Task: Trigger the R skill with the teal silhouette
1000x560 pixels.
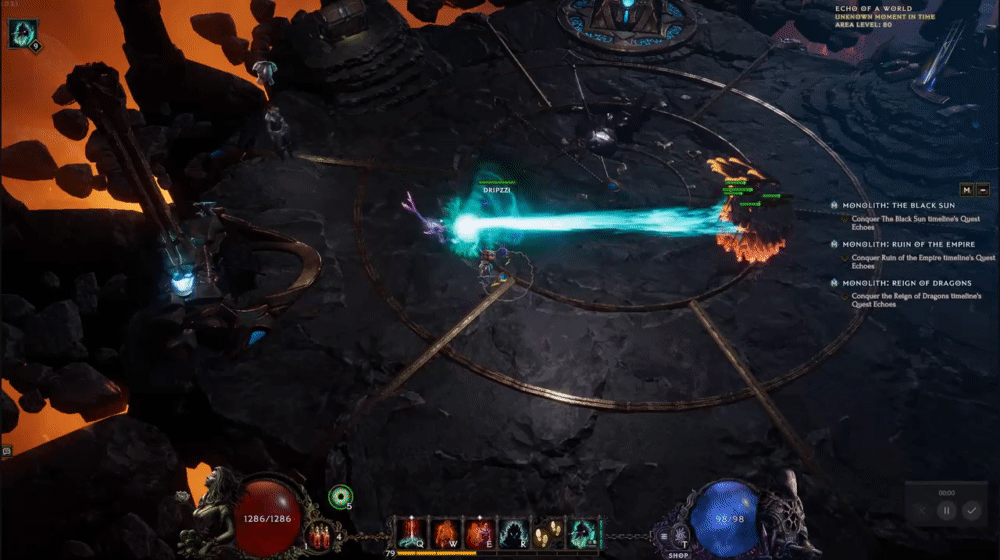Action: tap(512, 532)
